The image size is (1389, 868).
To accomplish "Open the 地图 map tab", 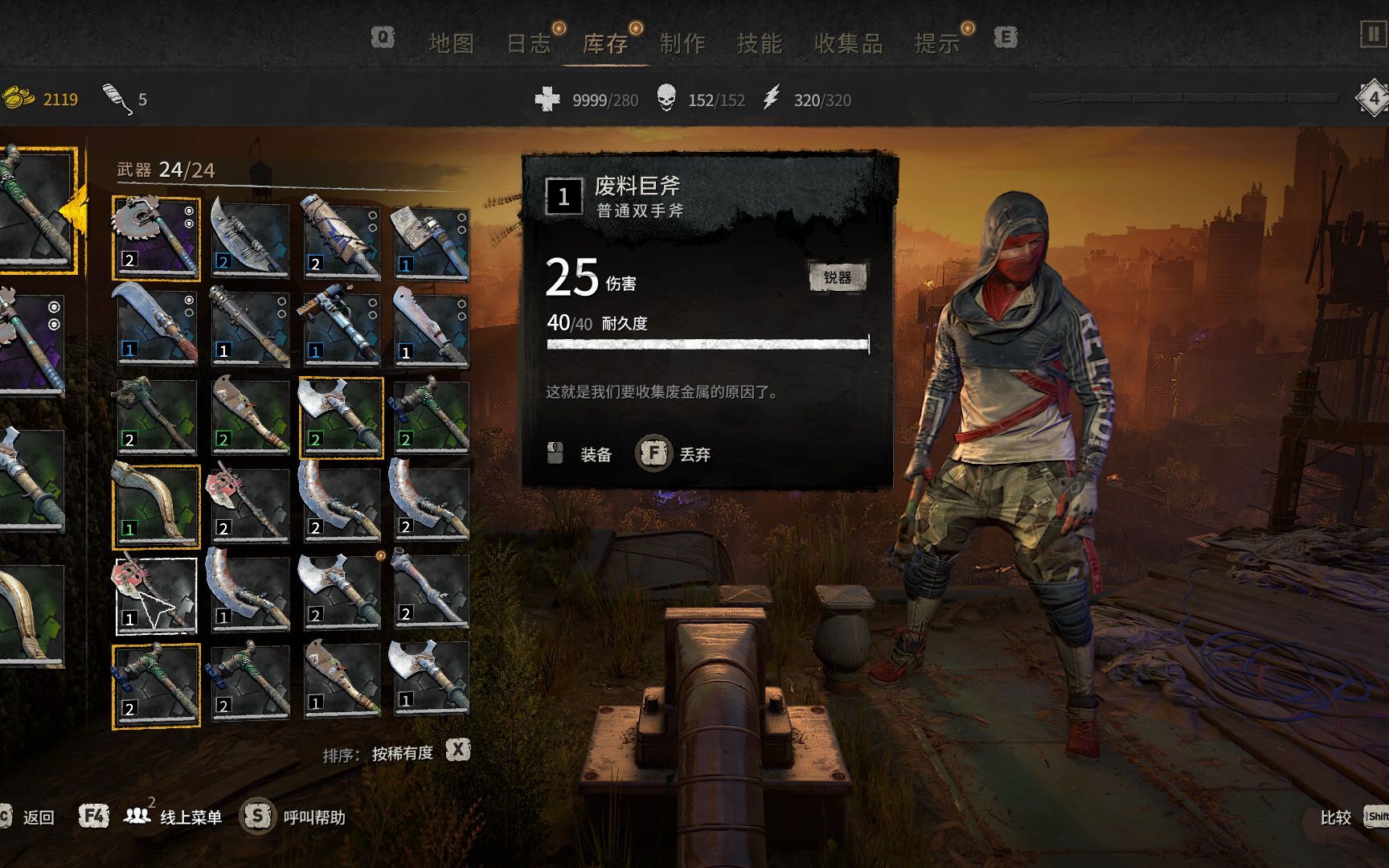I will click(451, 43).
